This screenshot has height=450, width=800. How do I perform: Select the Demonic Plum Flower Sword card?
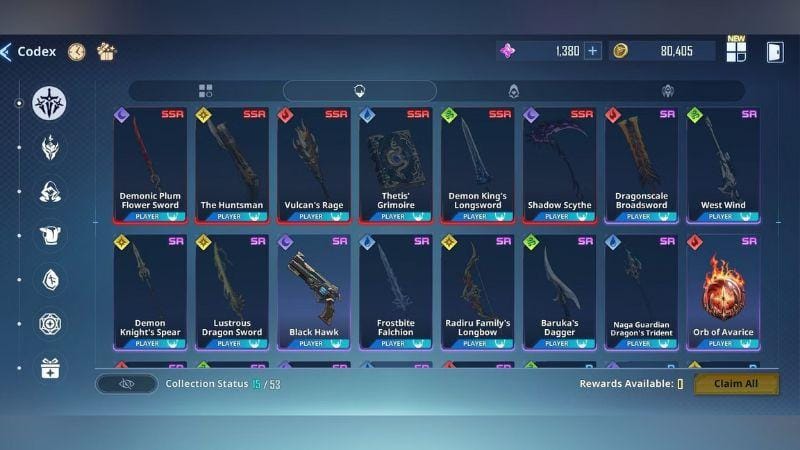click(x=150, y=165)
